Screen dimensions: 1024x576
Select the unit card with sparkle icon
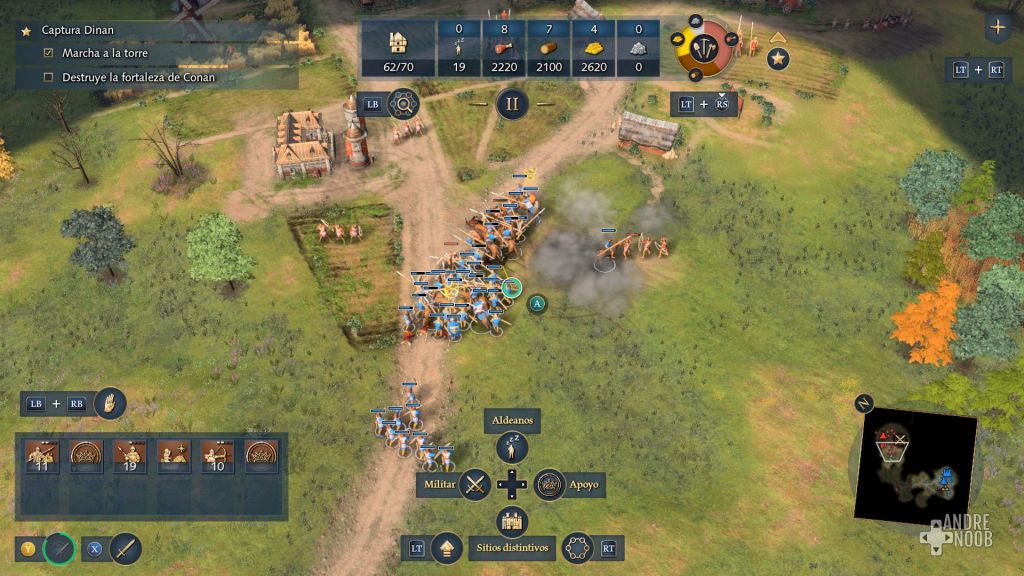174,456
